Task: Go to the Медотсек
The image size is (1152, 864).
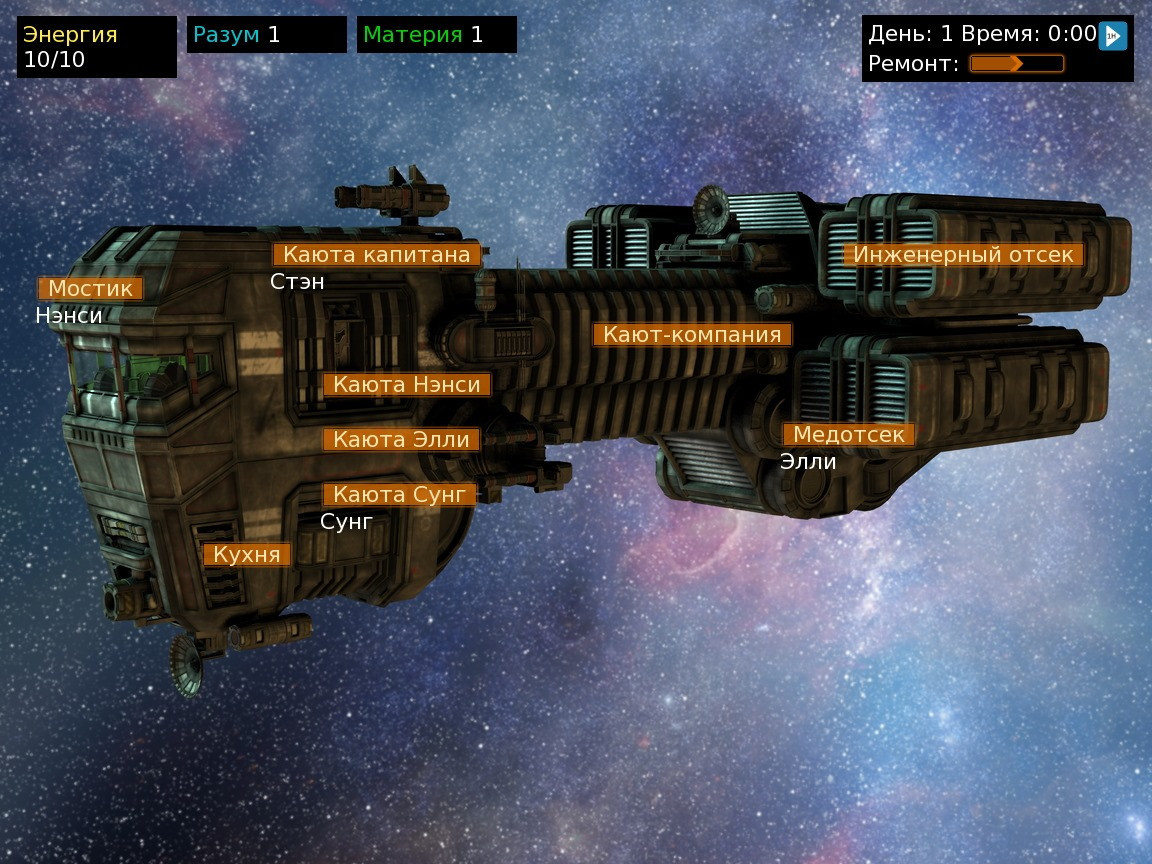Action: point(848,435)
